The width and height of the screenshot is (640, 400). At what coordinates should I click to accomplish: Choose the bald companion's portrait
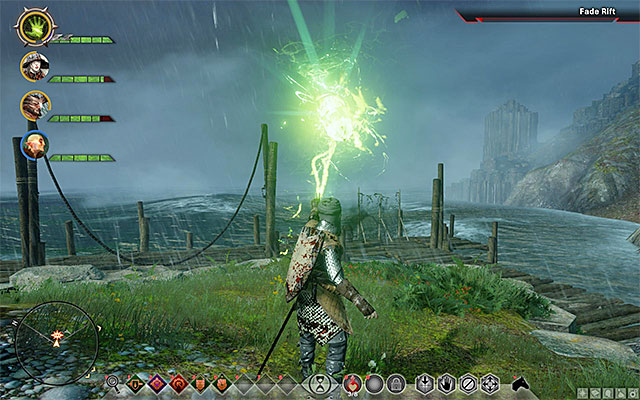point(35,146)
